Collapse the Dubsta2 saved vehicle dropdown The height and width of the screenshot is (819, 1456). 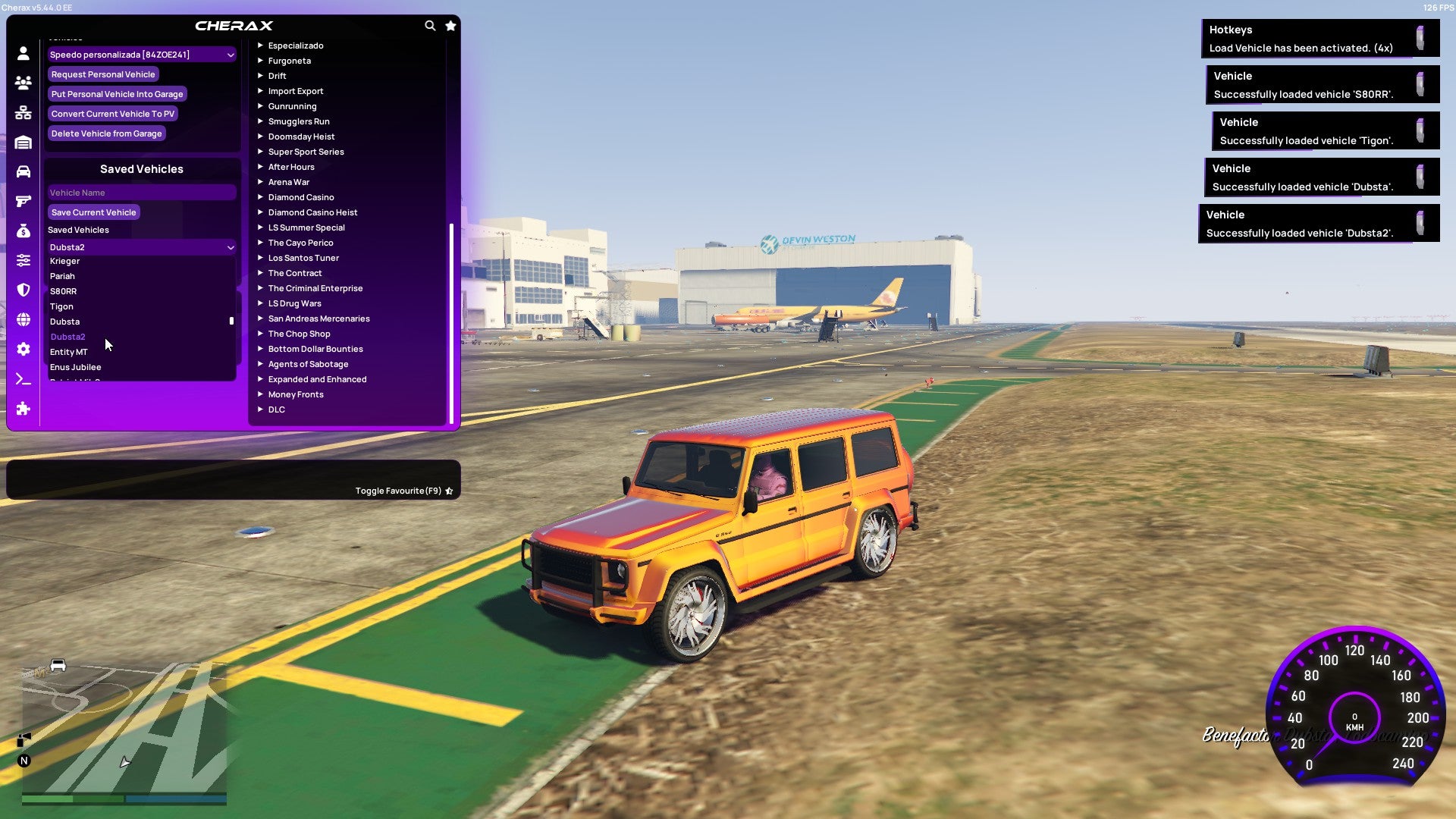coord(141,246)
